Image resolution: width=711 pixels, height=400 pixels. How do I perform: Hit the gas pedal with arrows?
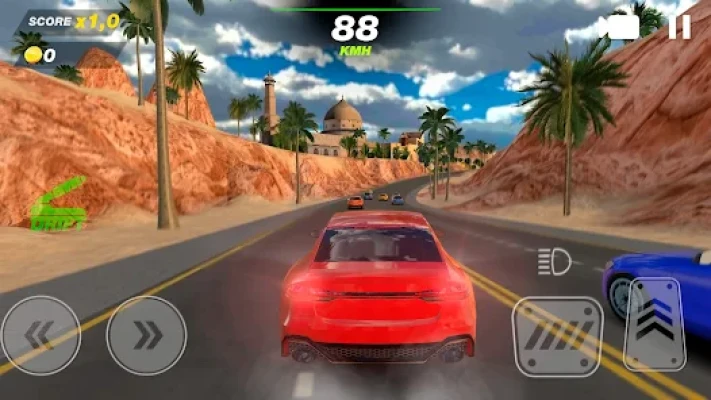[x=654, y=323]
